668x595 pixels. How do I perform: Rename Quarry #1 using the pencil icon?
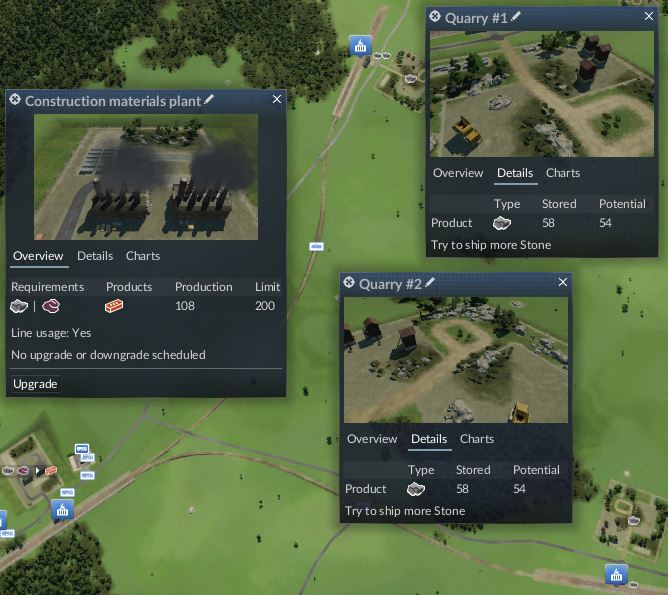click(x=516, y=17)
